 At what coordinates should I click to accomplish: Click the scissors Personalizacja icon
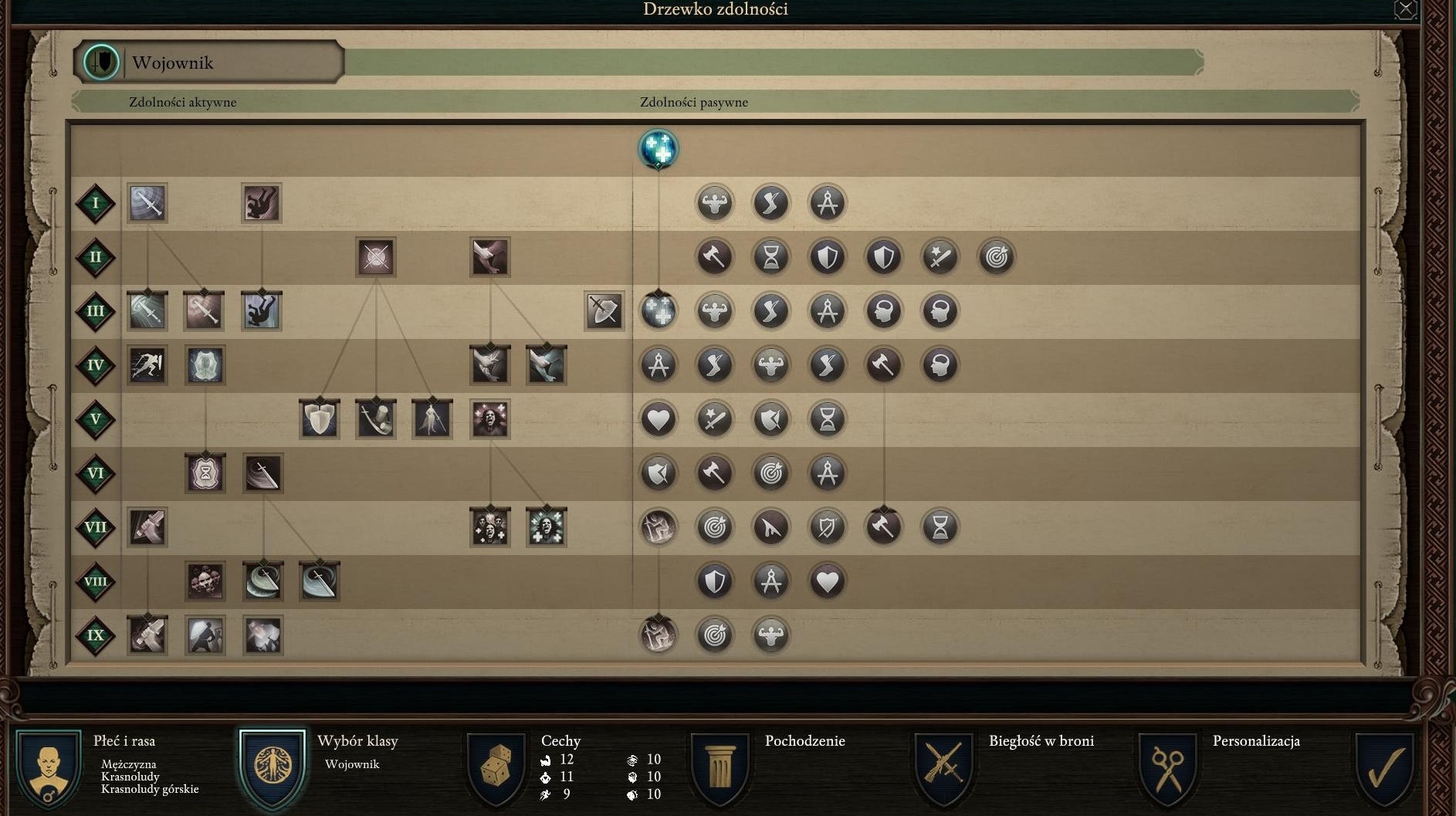(x=1168, y=767)
